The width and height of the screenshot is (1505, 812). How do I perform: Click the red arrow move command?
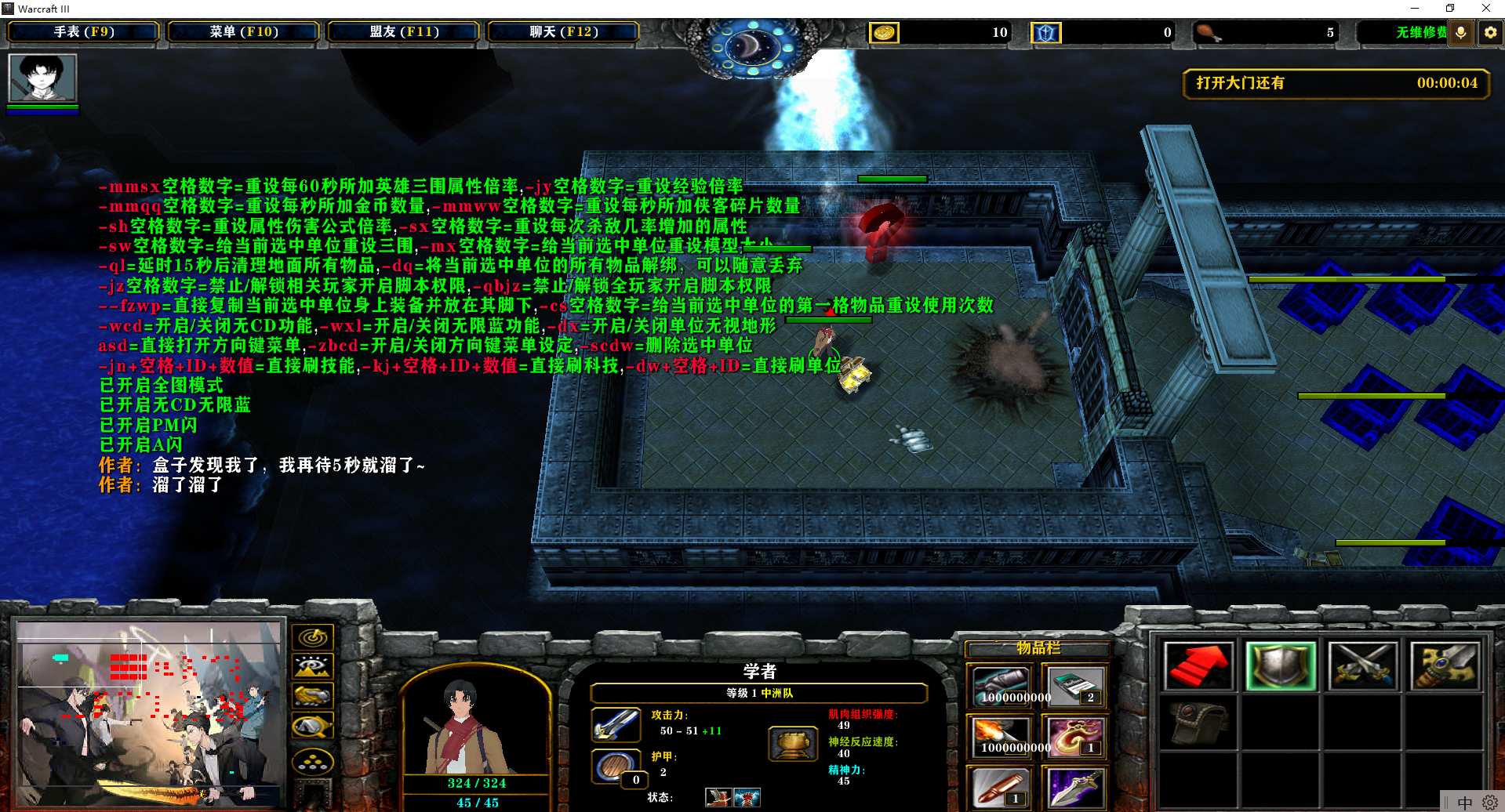pos(1198,666)
